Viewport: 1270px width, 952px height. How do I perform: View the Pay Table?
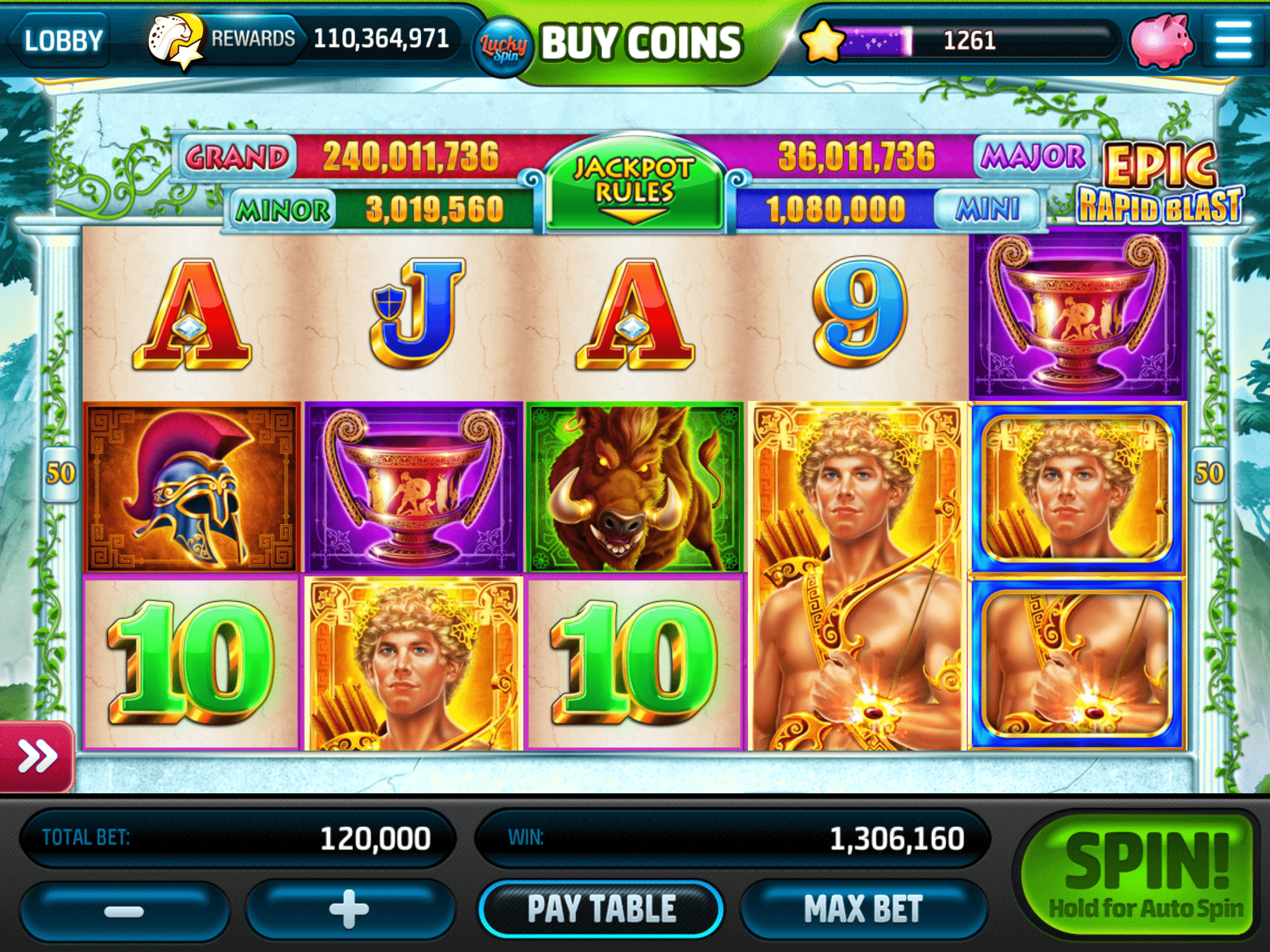601,909
